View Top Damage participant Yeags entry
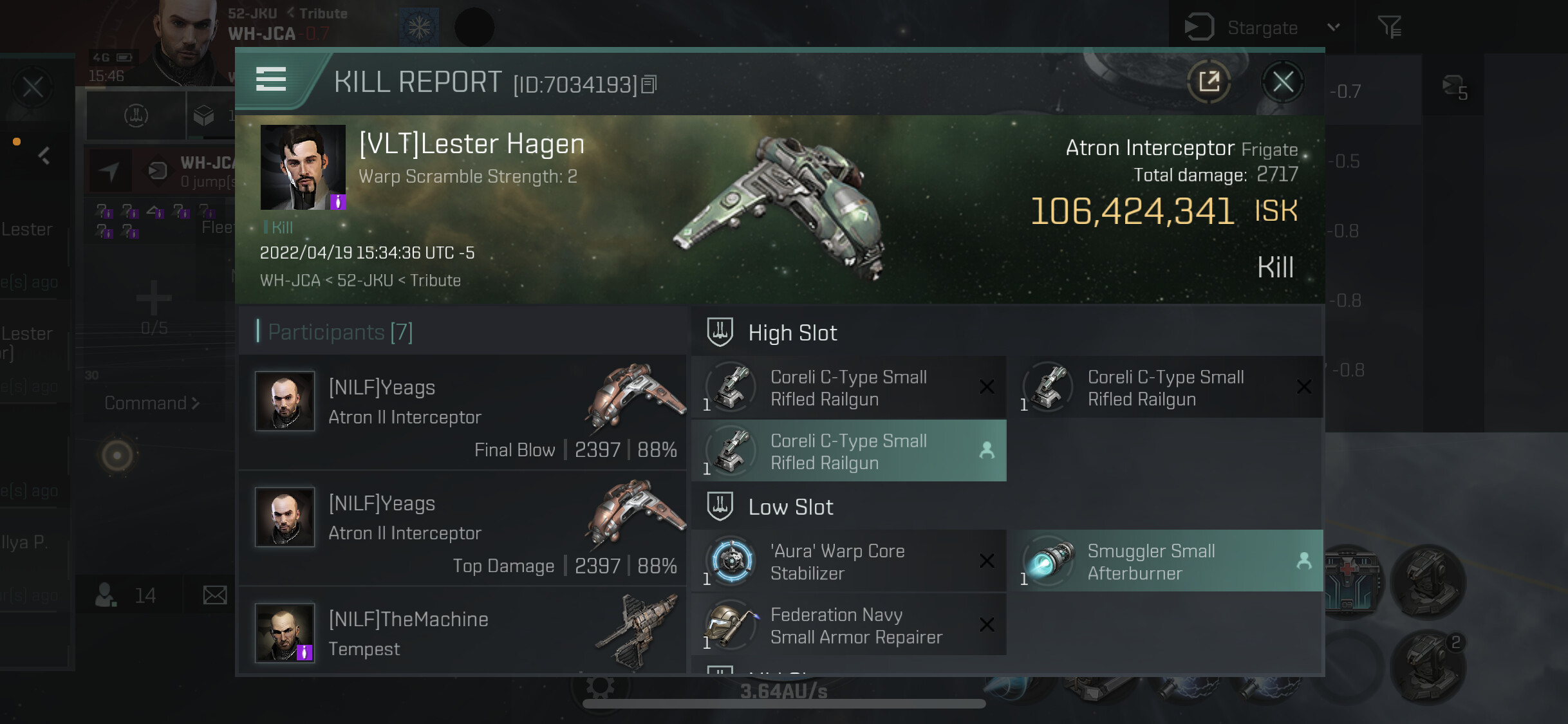Viewport: 1568px width, 724px height. point(462,528)
